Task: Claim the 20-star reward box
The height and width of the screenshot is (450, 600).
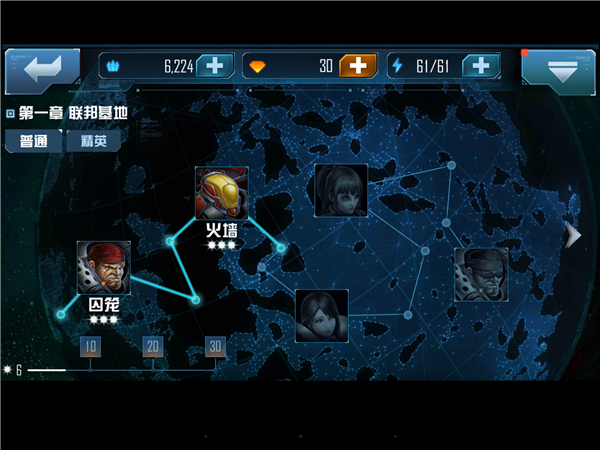Action: 153,346
